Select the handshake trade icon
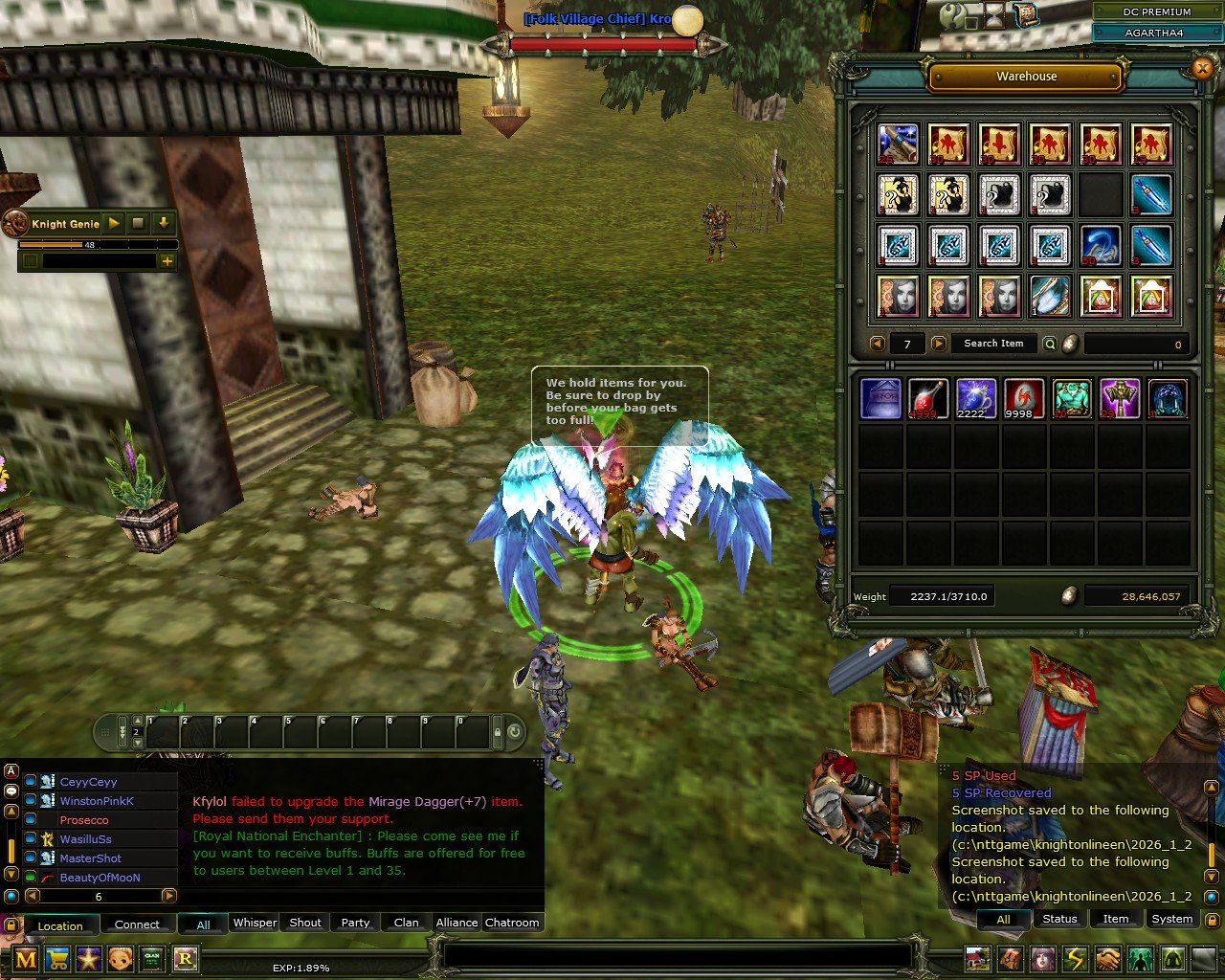The image size is (1225, 980). point(1106,958)
